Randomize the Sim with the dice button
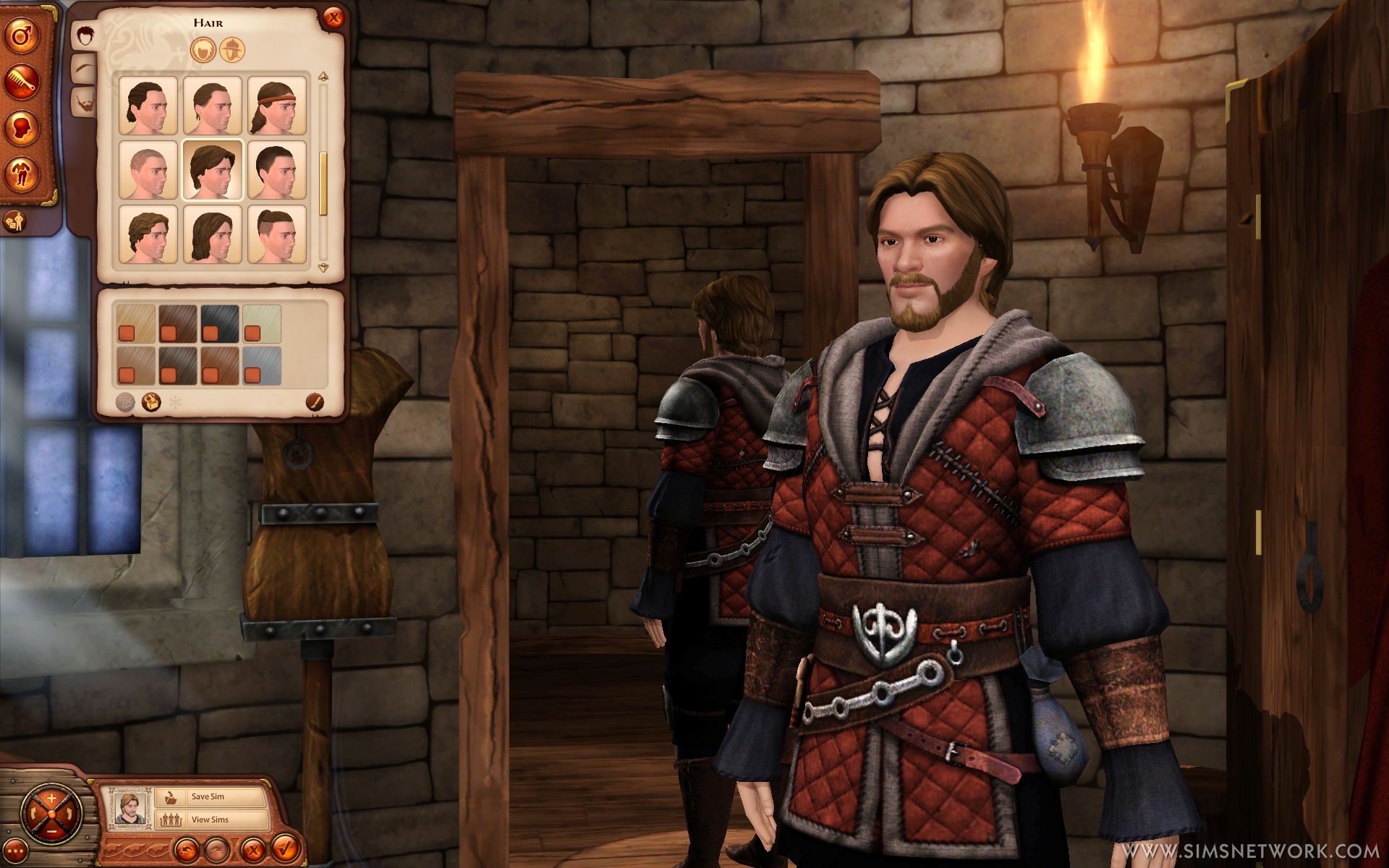Image resolution: width=1389 pixels, height=868 pixels. coord(15,222)
